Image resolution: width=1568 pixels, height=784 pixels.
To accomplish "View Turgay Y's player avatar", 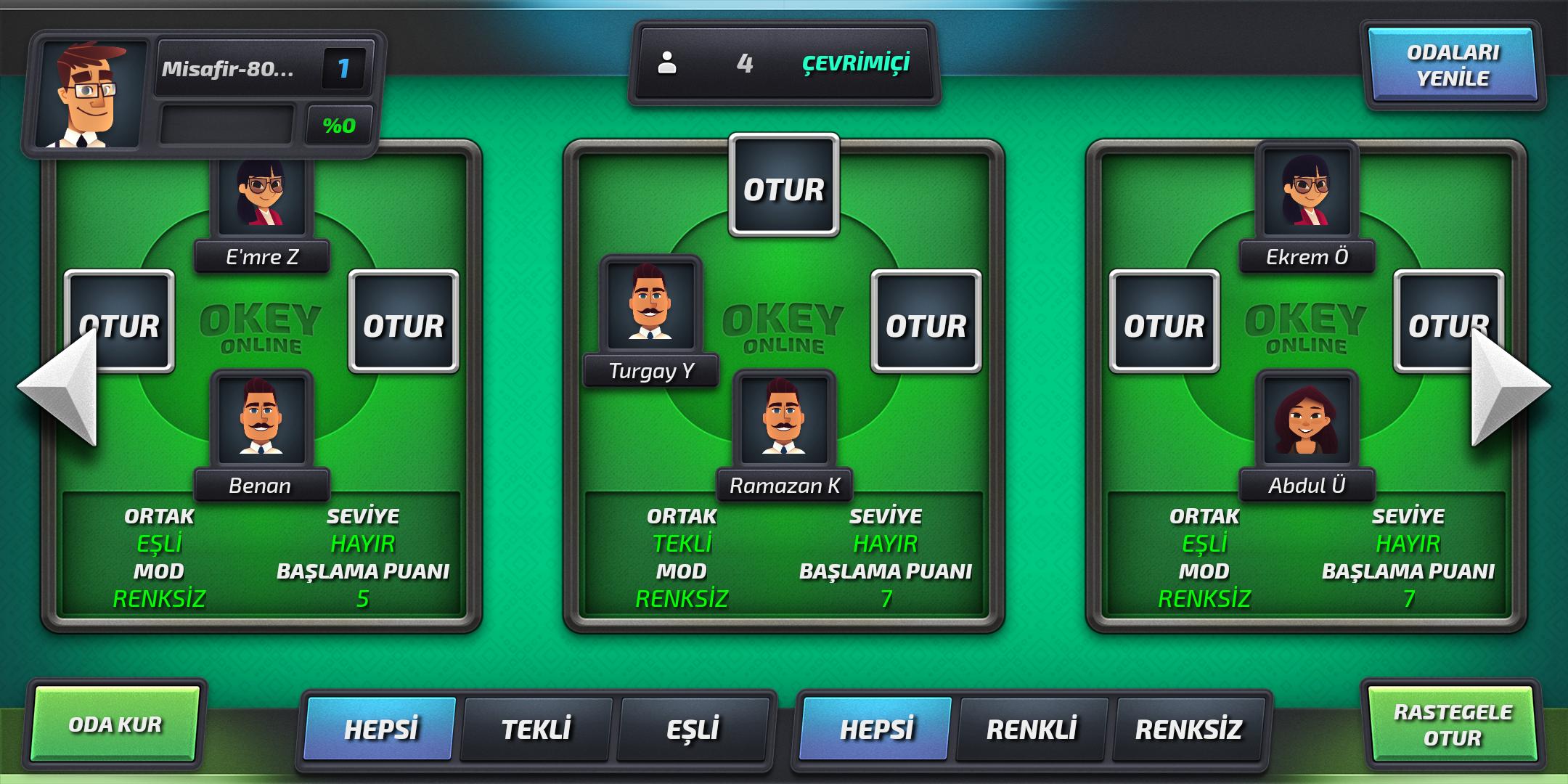I will pyautogui.click(x=650, y=303).
